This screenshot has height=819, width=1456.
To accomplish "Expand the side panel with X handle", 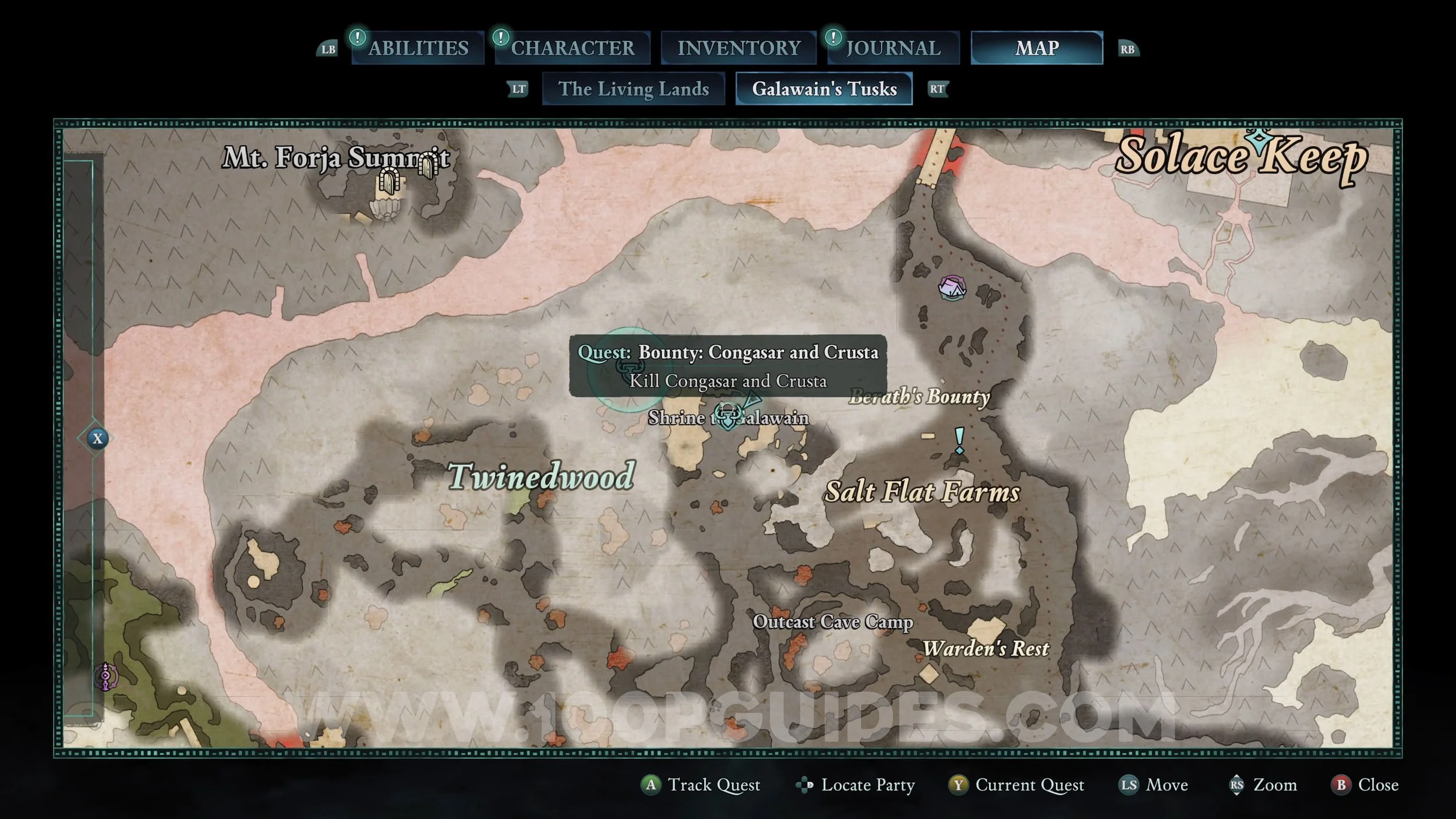I will click(97, 439).
